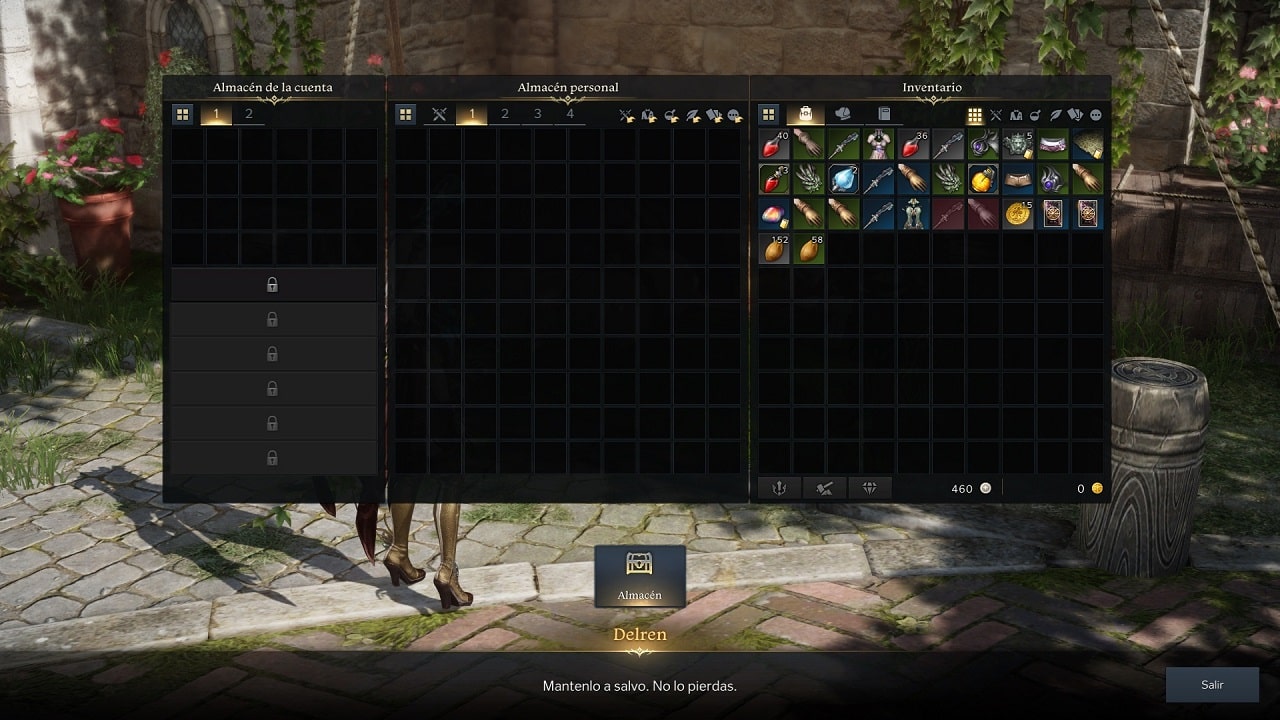
Task: Filter inventory by cards icon
Action: click(1075, 115)
